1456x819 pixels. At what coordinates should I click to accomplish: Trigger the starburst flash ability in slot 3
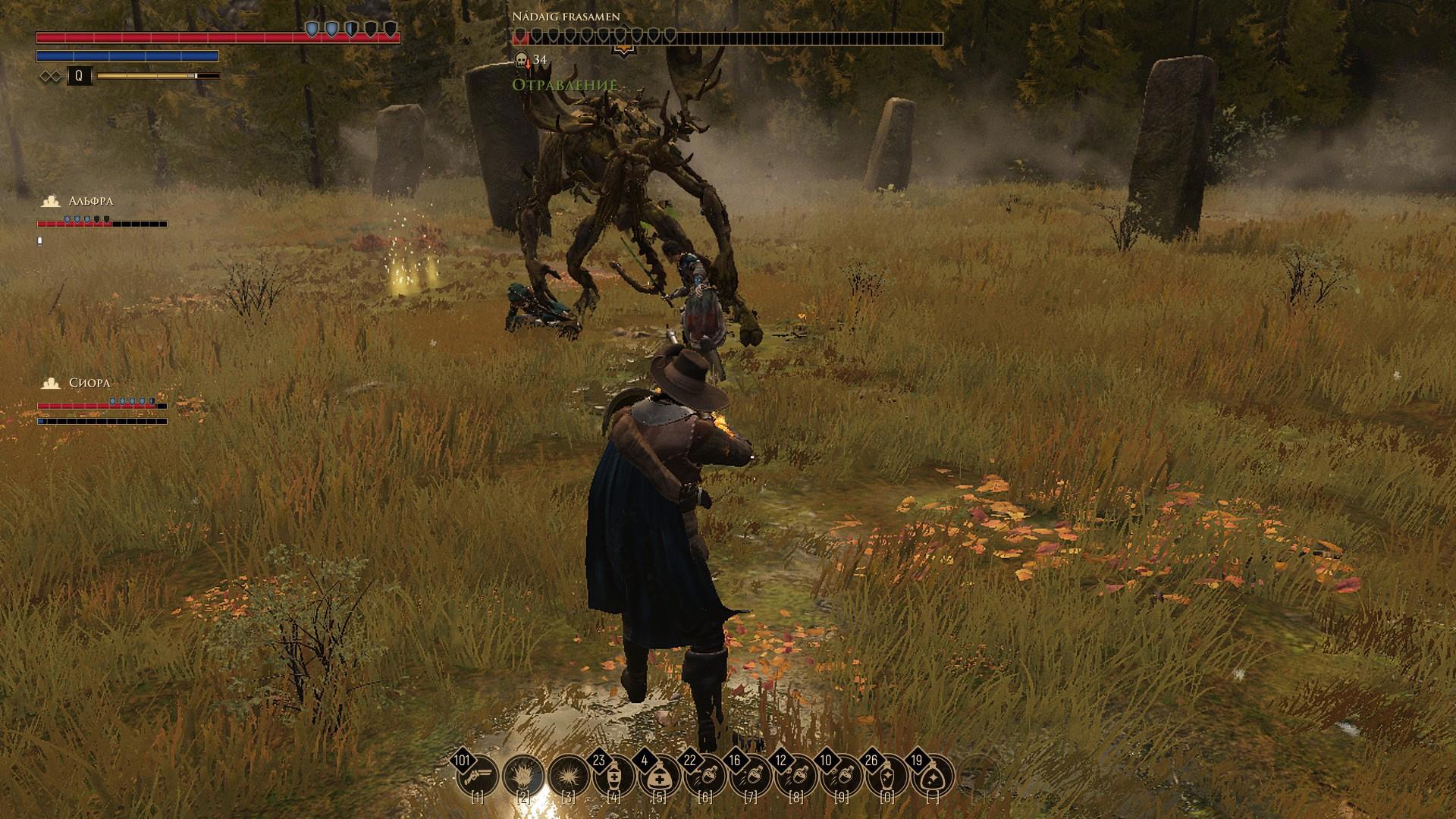[x=569, y=776]
